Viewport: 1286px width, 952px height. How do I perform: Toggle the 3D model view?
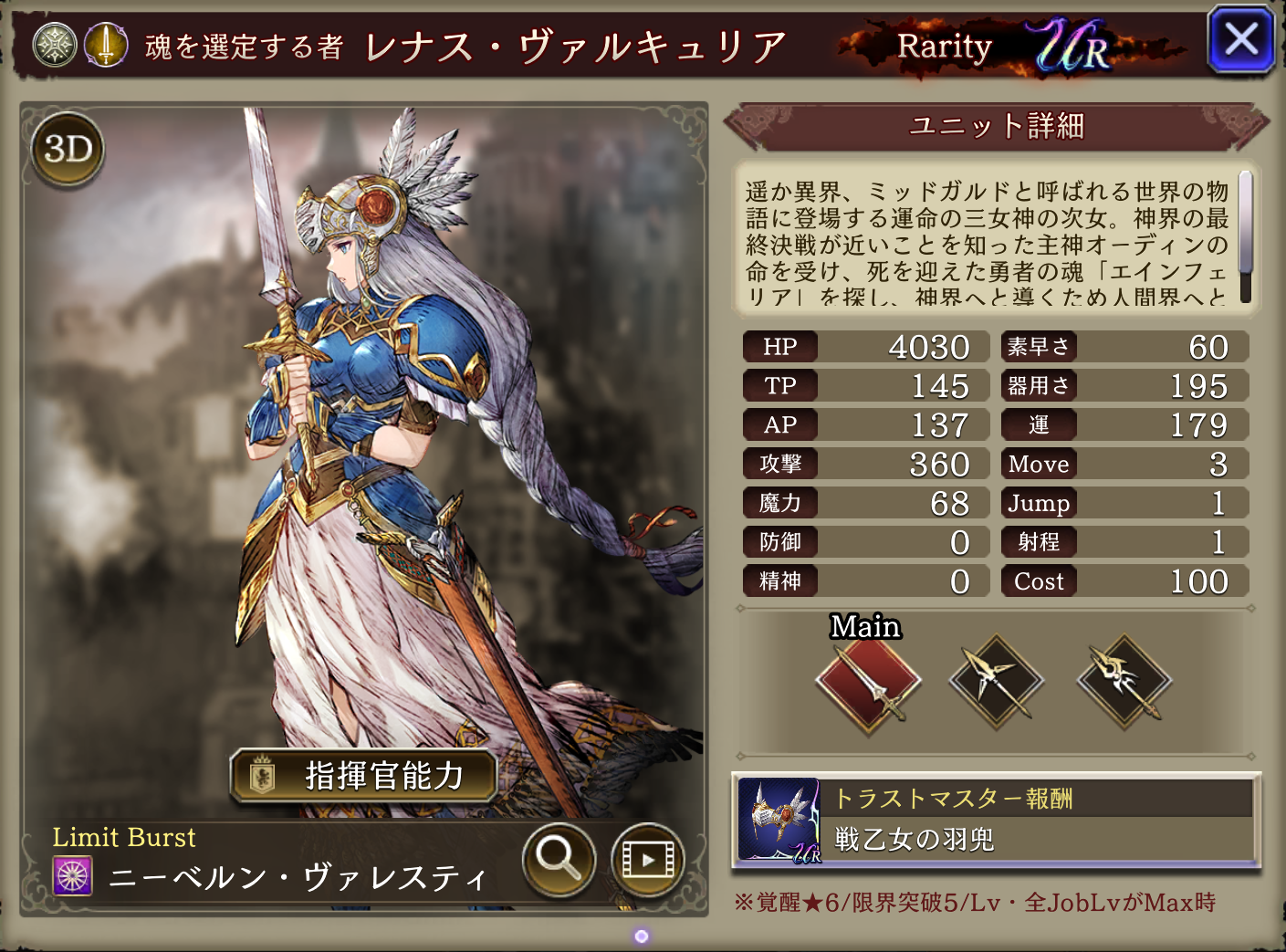(x=68, y=149)
